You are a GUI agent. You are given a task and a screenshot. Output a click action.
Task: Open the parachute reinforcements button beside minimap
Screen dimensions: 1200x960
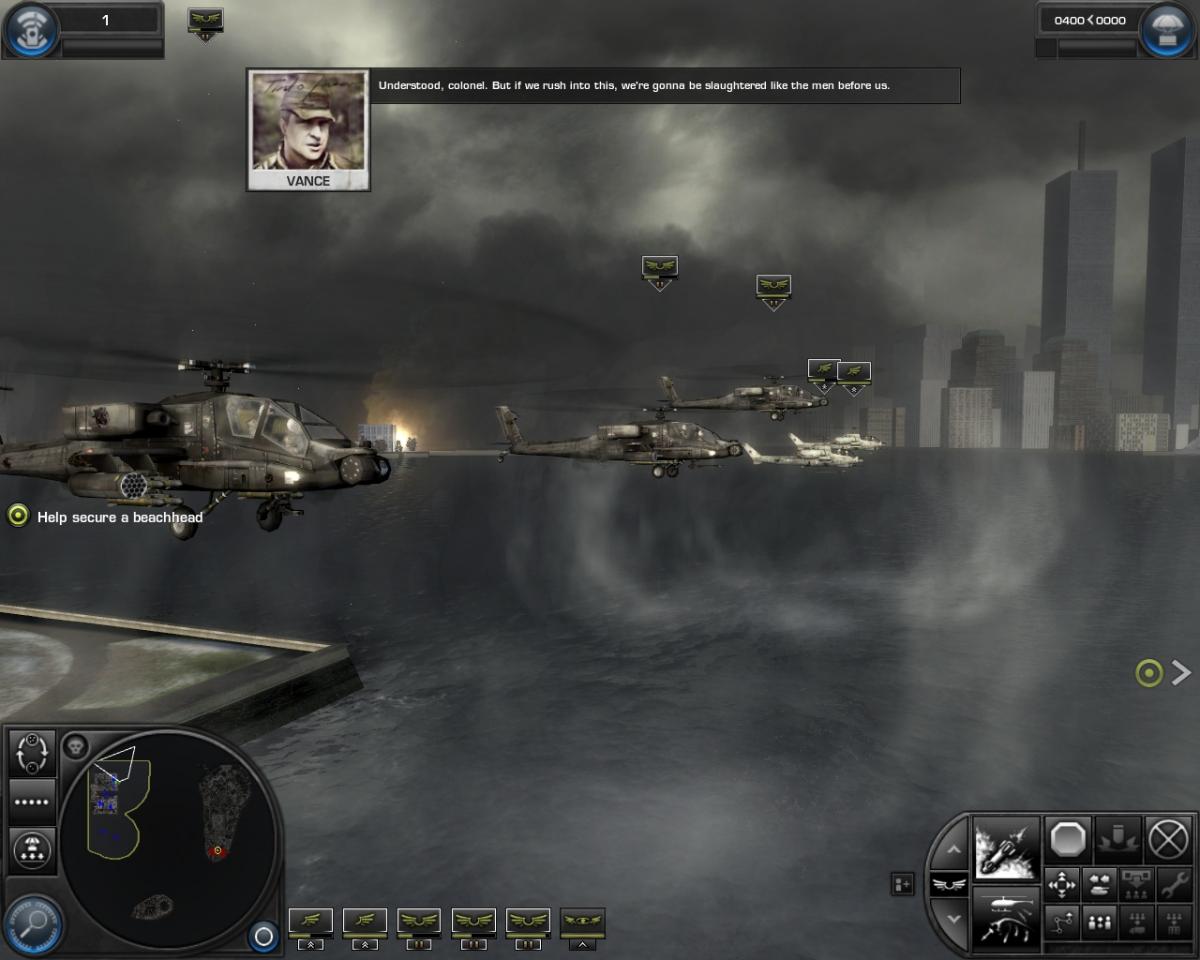coord(32,850)
